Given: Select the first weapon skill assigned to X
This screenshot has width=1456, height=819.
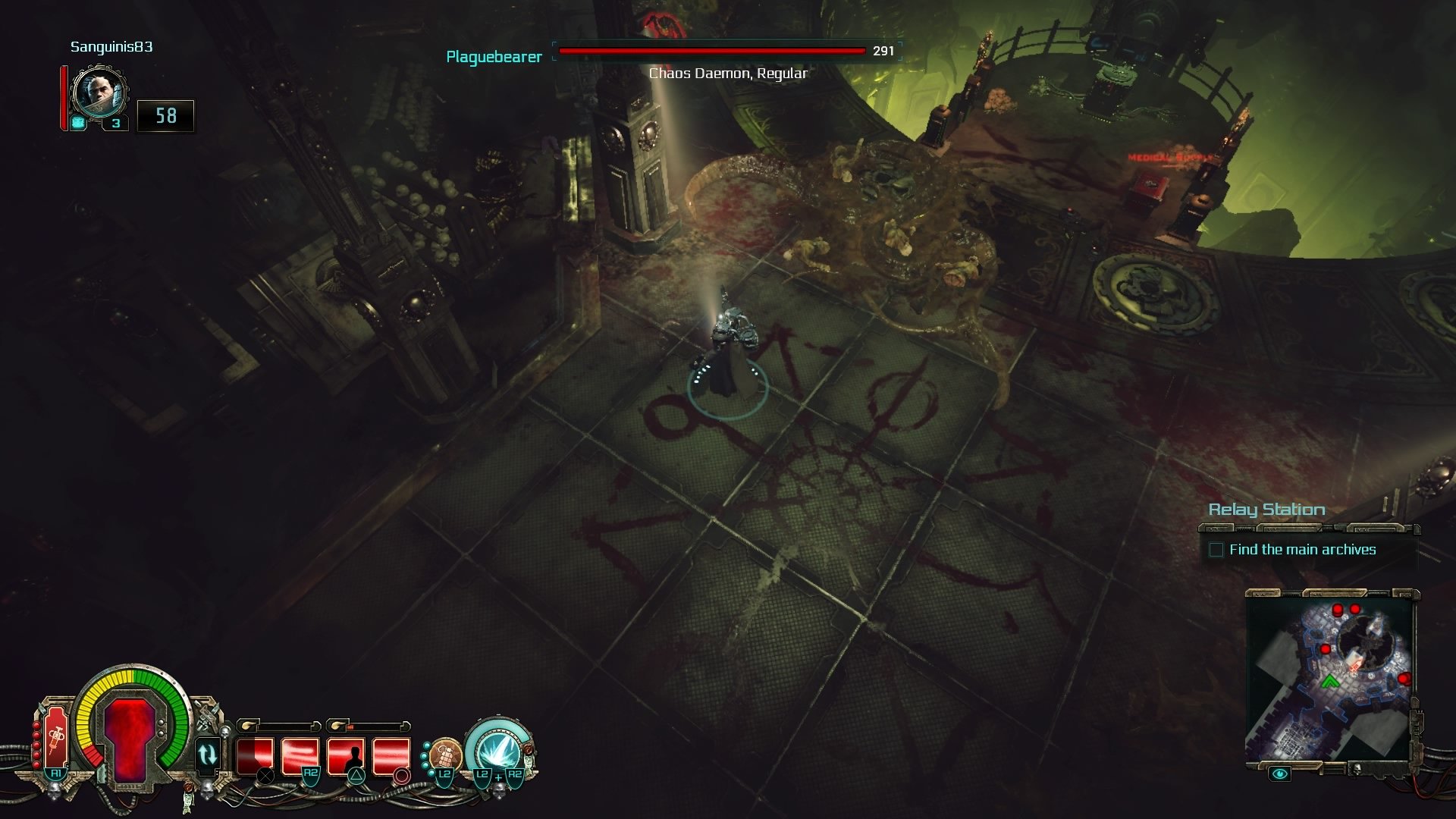Looking at the screenshot, I should click(x=256, y=754).
